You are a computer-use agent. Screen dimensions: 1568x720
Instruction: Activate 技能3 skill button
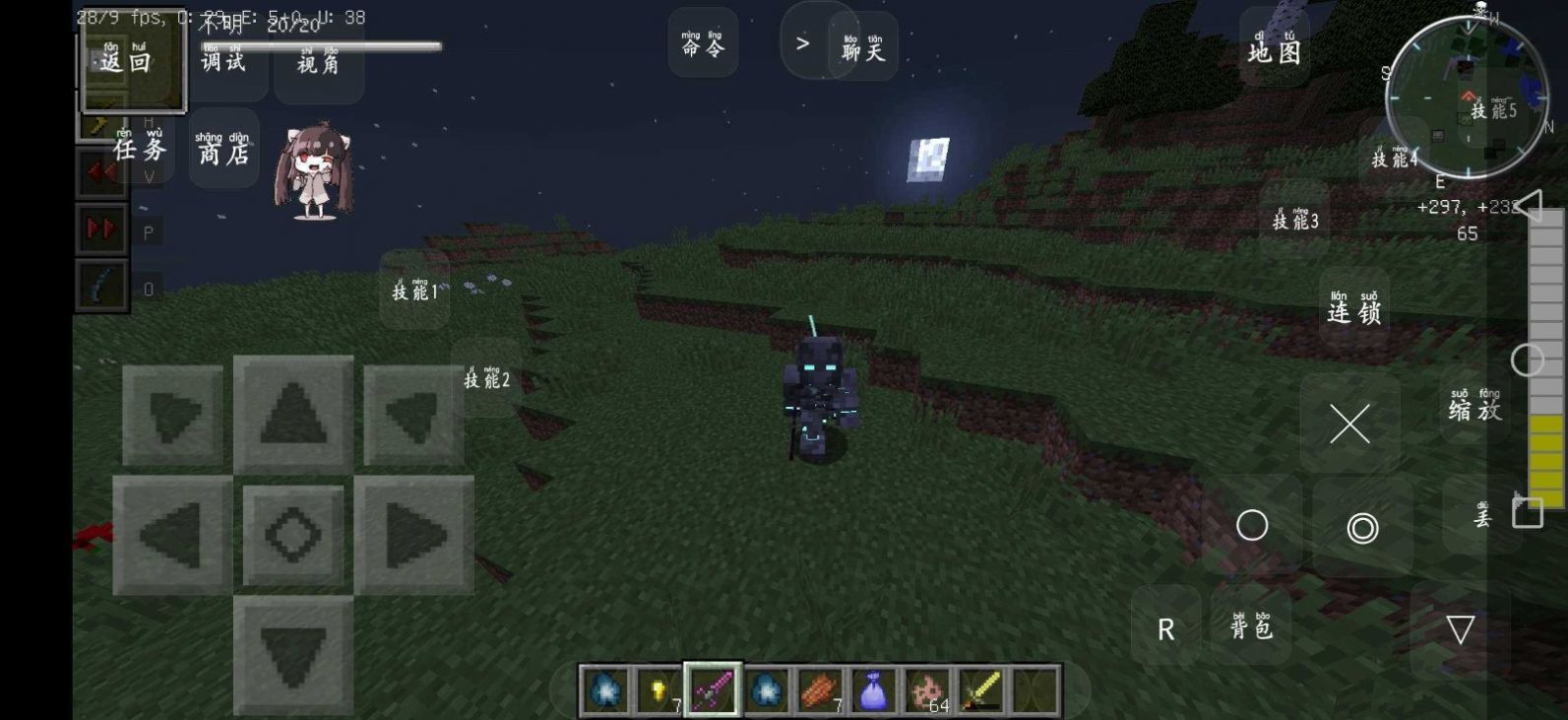1294,220
